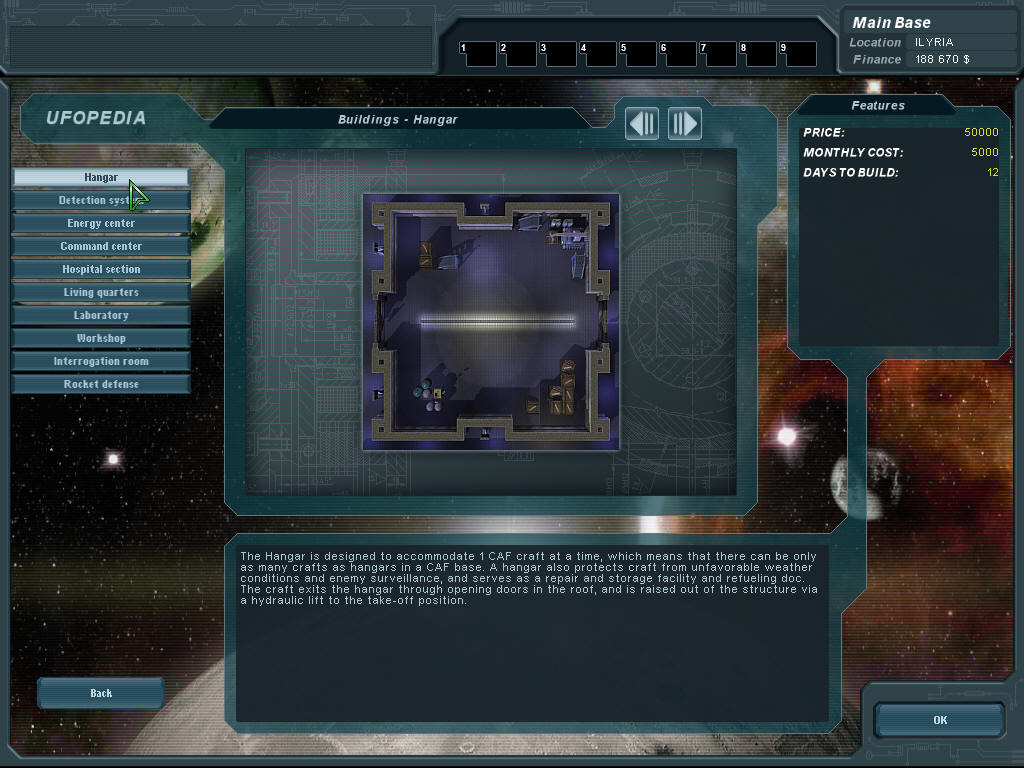The height and width of the screenshot is (768, 1024).
Task: Choose the Interrogation room entry
Action: coord(100,361)
